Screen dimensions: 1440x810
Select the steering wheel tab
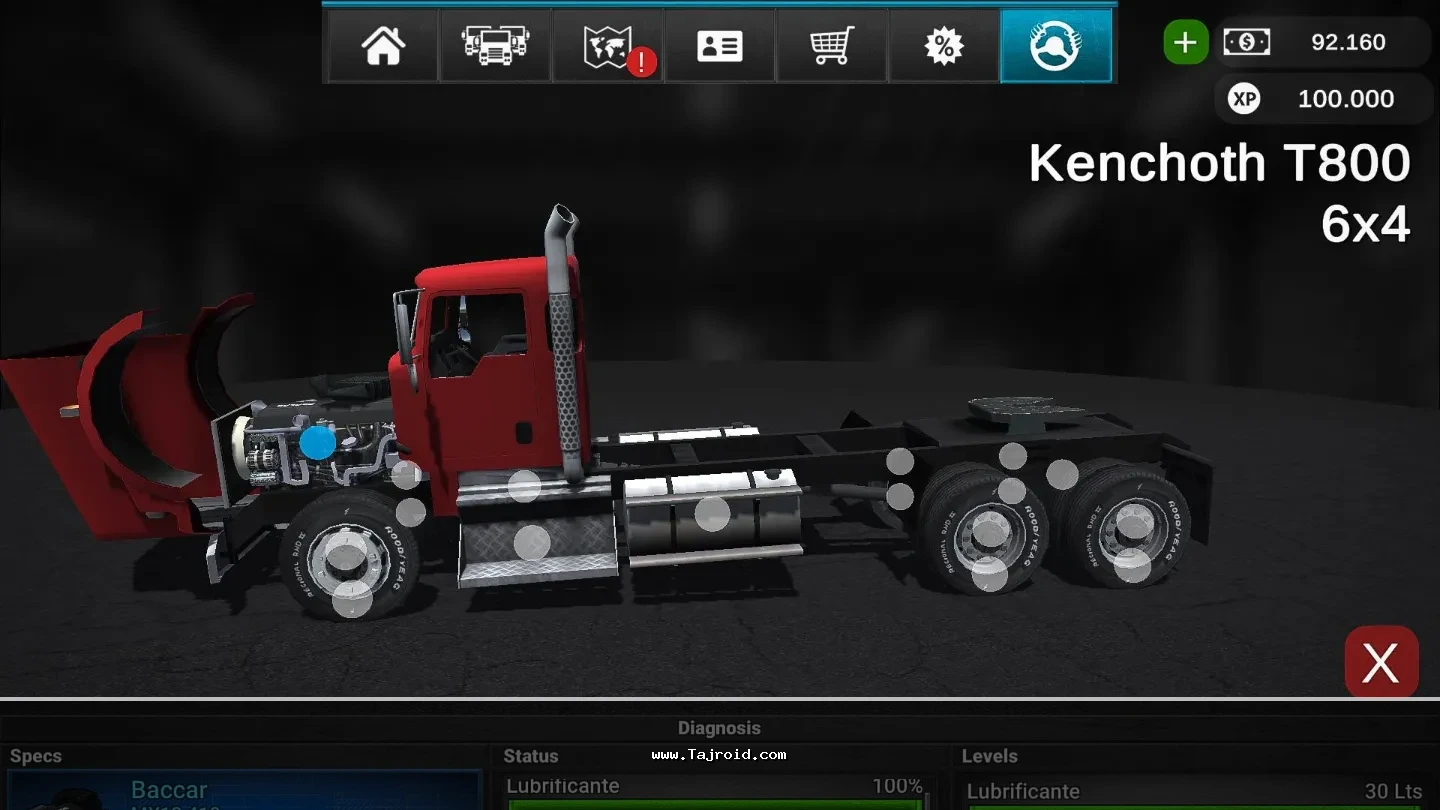1056,46
